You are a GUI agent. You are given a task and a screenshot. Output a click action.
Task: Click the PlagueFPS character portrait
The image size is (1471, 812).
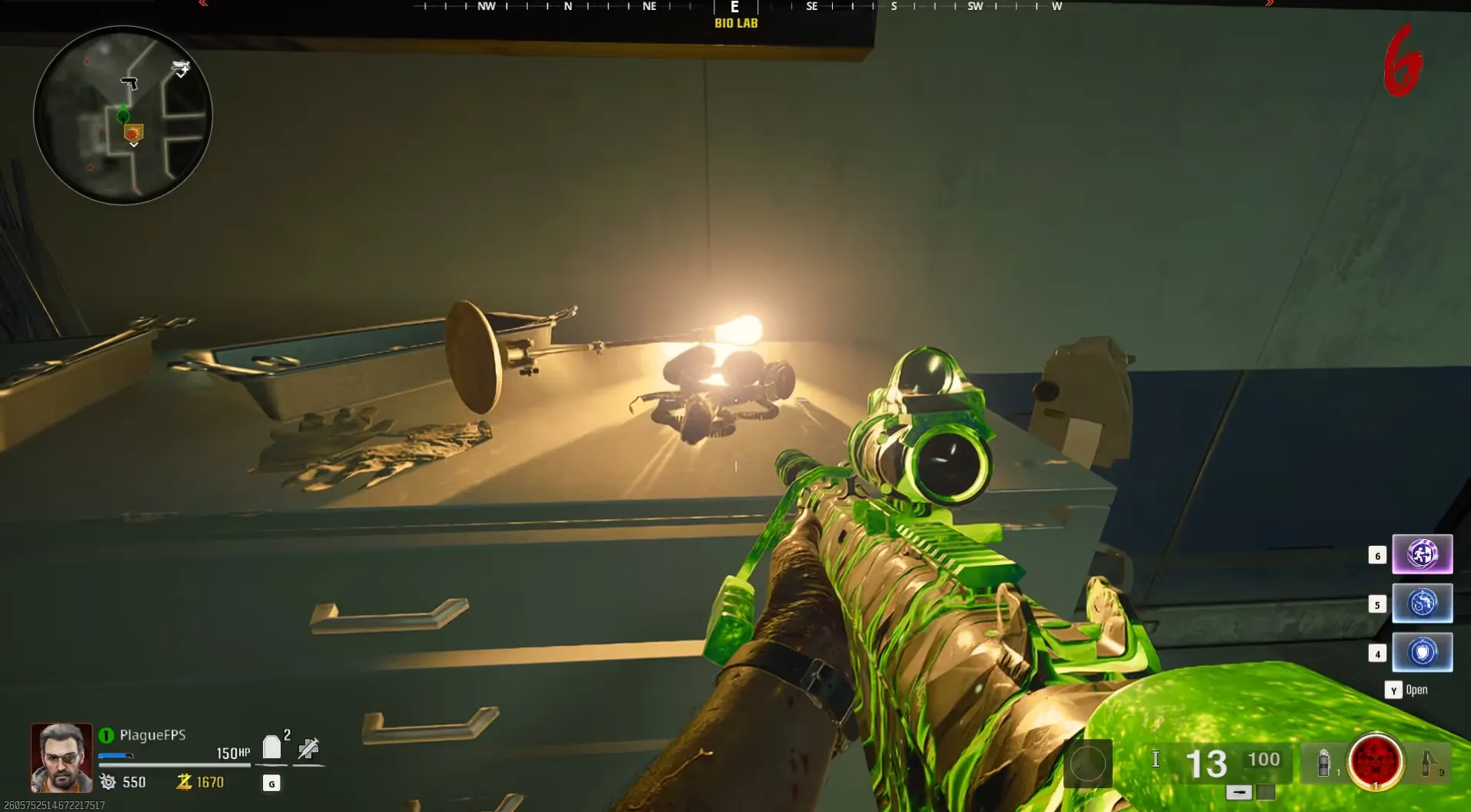pos(62,757)
